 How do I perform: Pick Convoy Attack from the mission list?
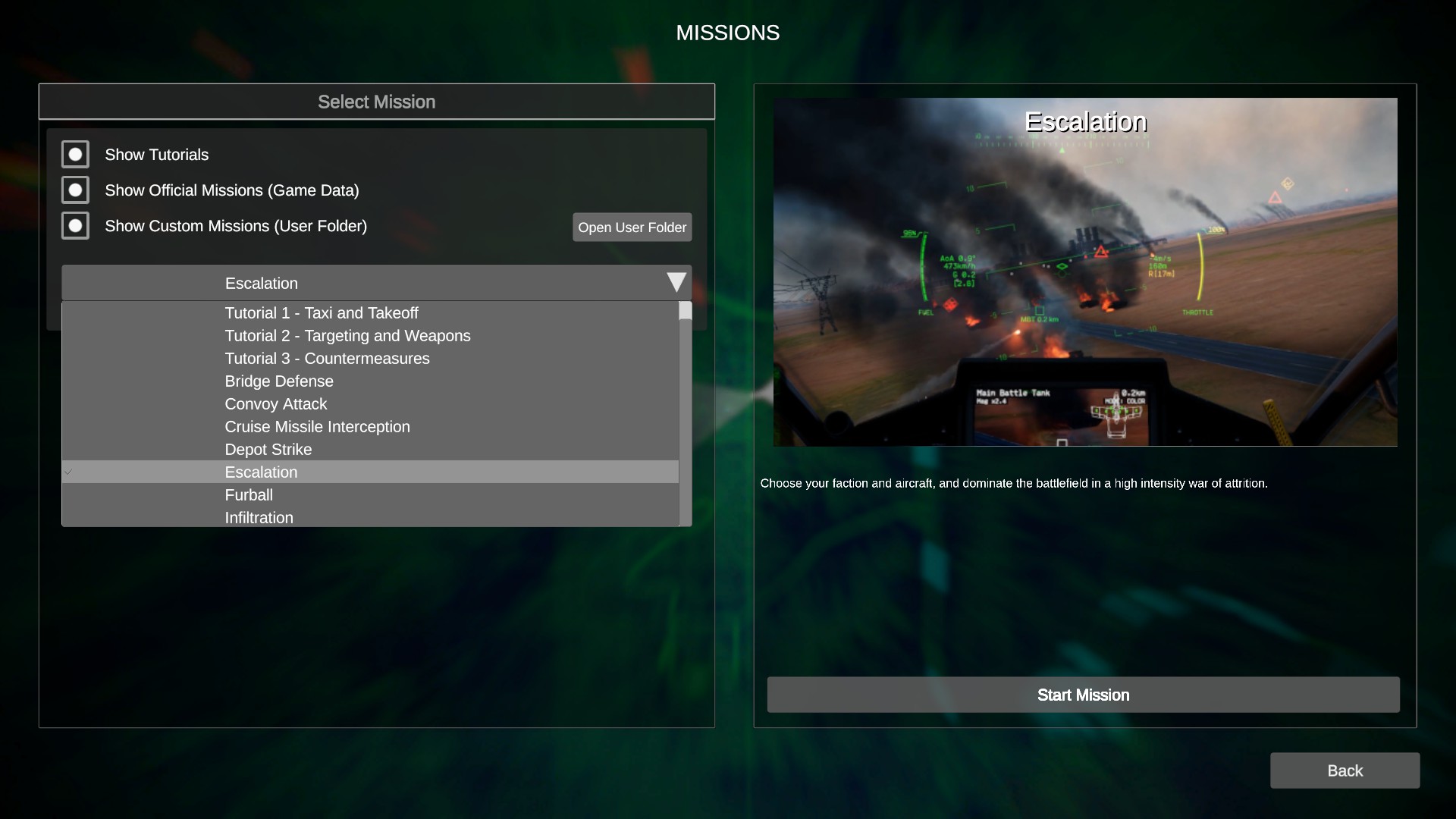275,404
